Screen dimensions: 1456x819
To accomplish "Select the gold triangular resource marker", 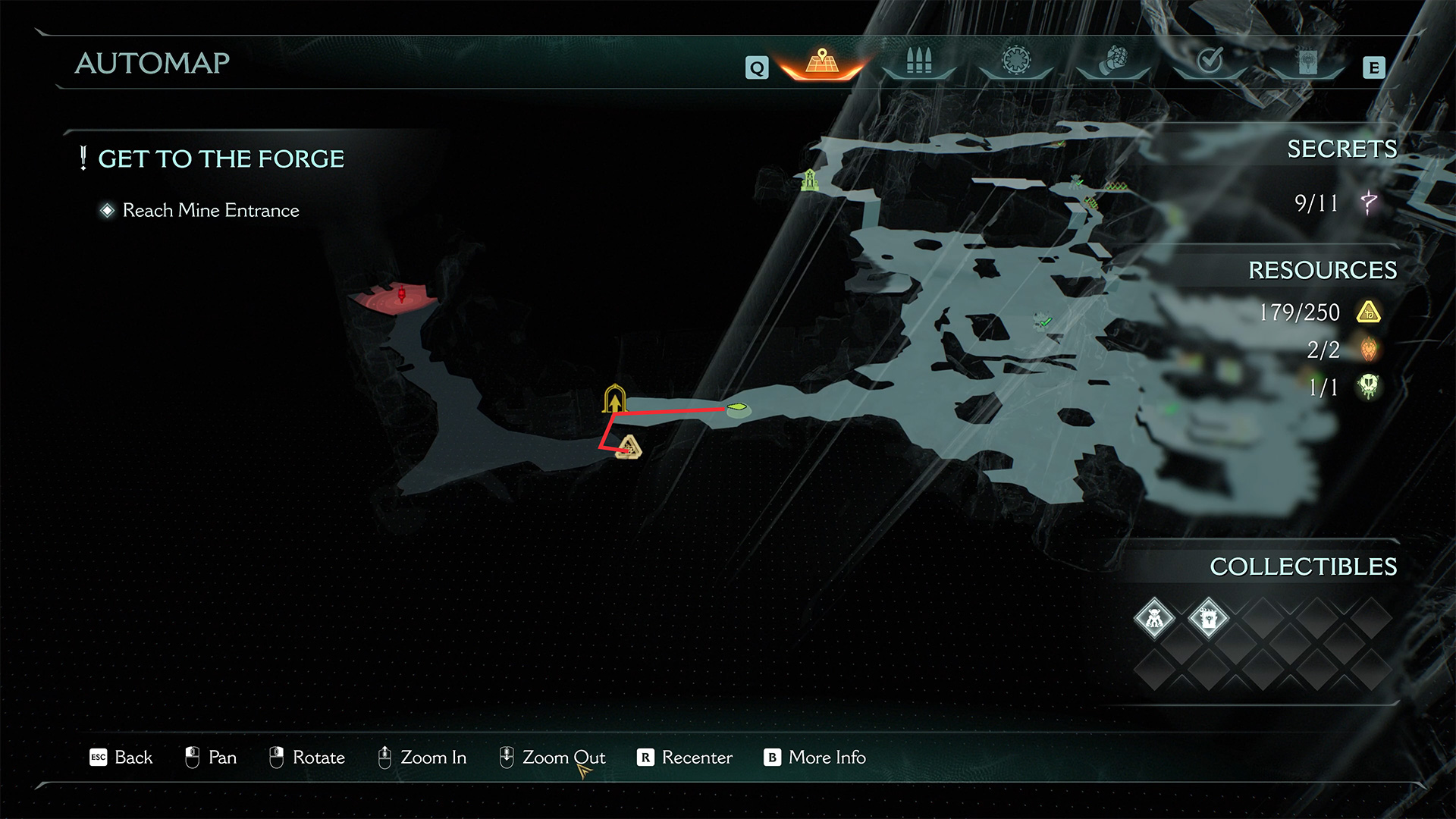I will (629, 447).
